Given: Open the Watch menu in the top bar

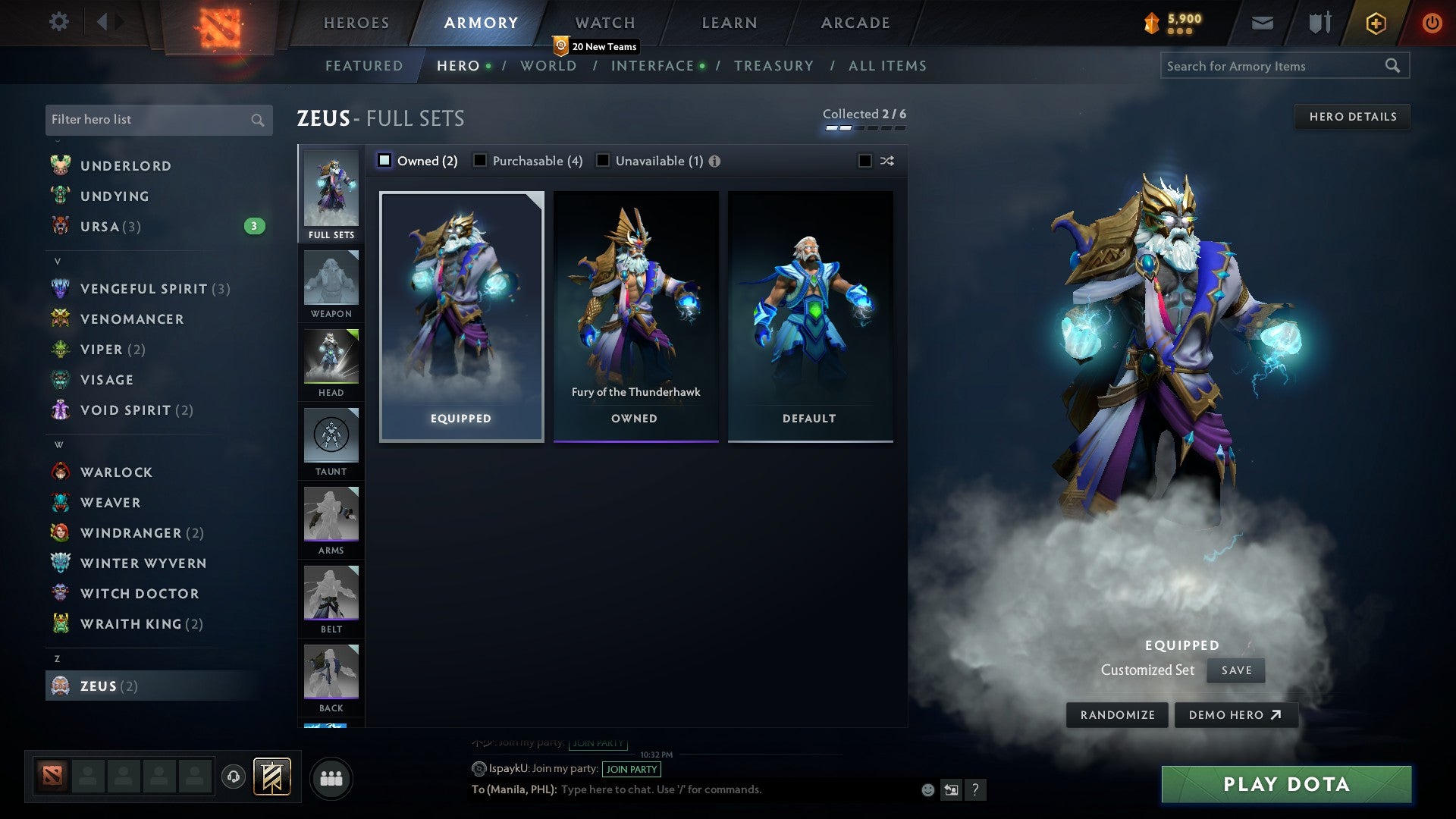Looking at the screenshot, I should pos(604,22).
